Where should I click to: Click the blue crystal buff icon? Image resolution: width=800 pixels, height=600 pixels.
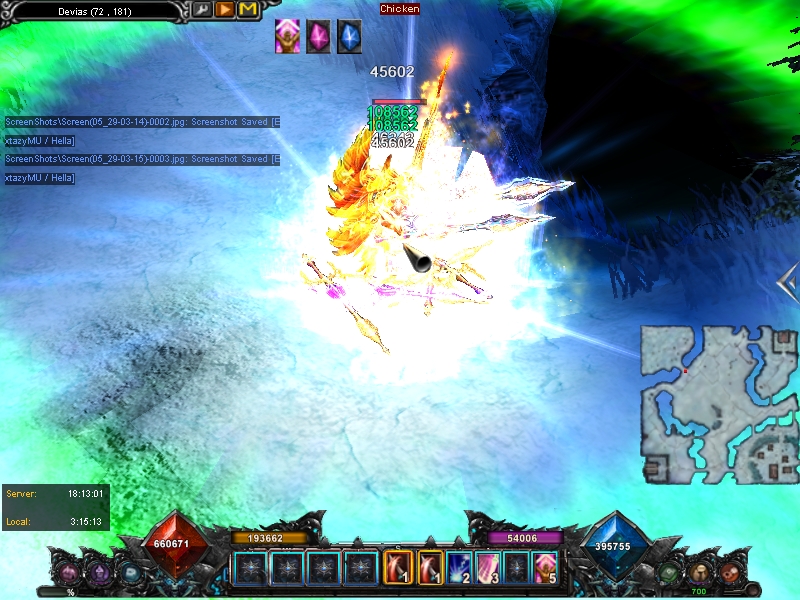348,36
